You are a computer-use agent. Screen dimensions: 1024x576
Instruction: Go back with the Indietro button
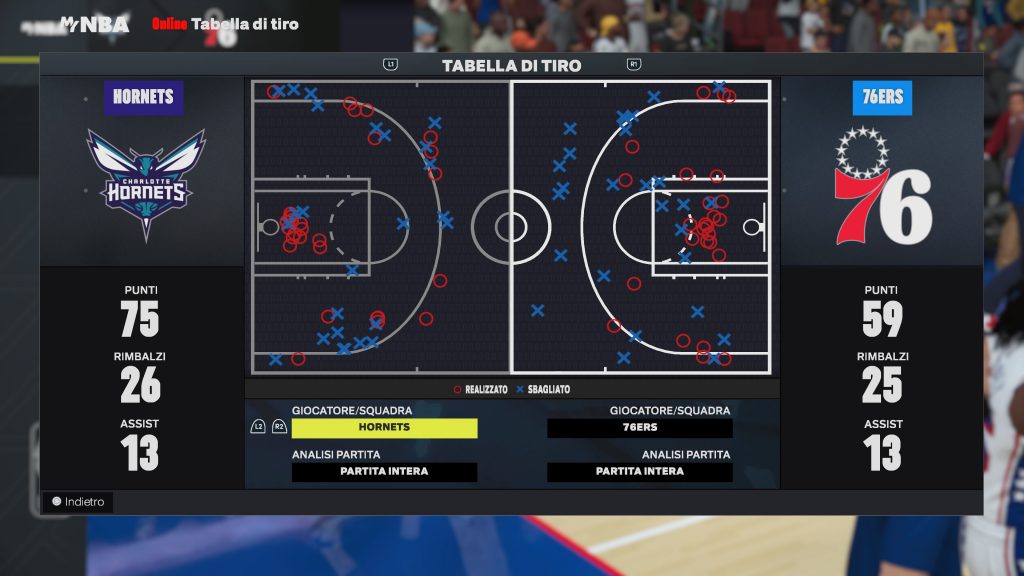(x=78, y=502)
